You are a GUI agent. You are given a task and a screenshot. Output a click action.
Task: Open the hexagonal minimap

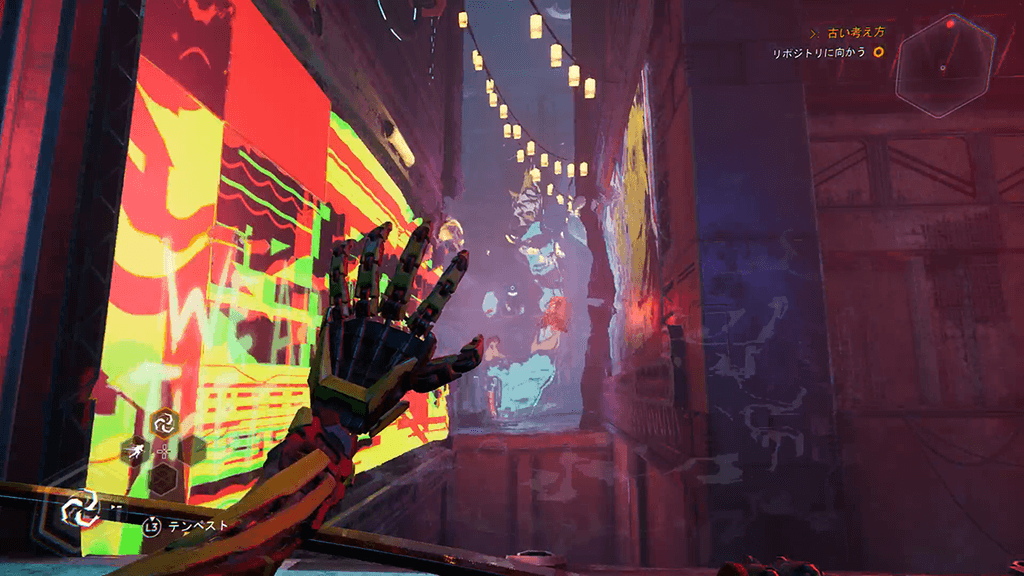(x=944, y=66)
